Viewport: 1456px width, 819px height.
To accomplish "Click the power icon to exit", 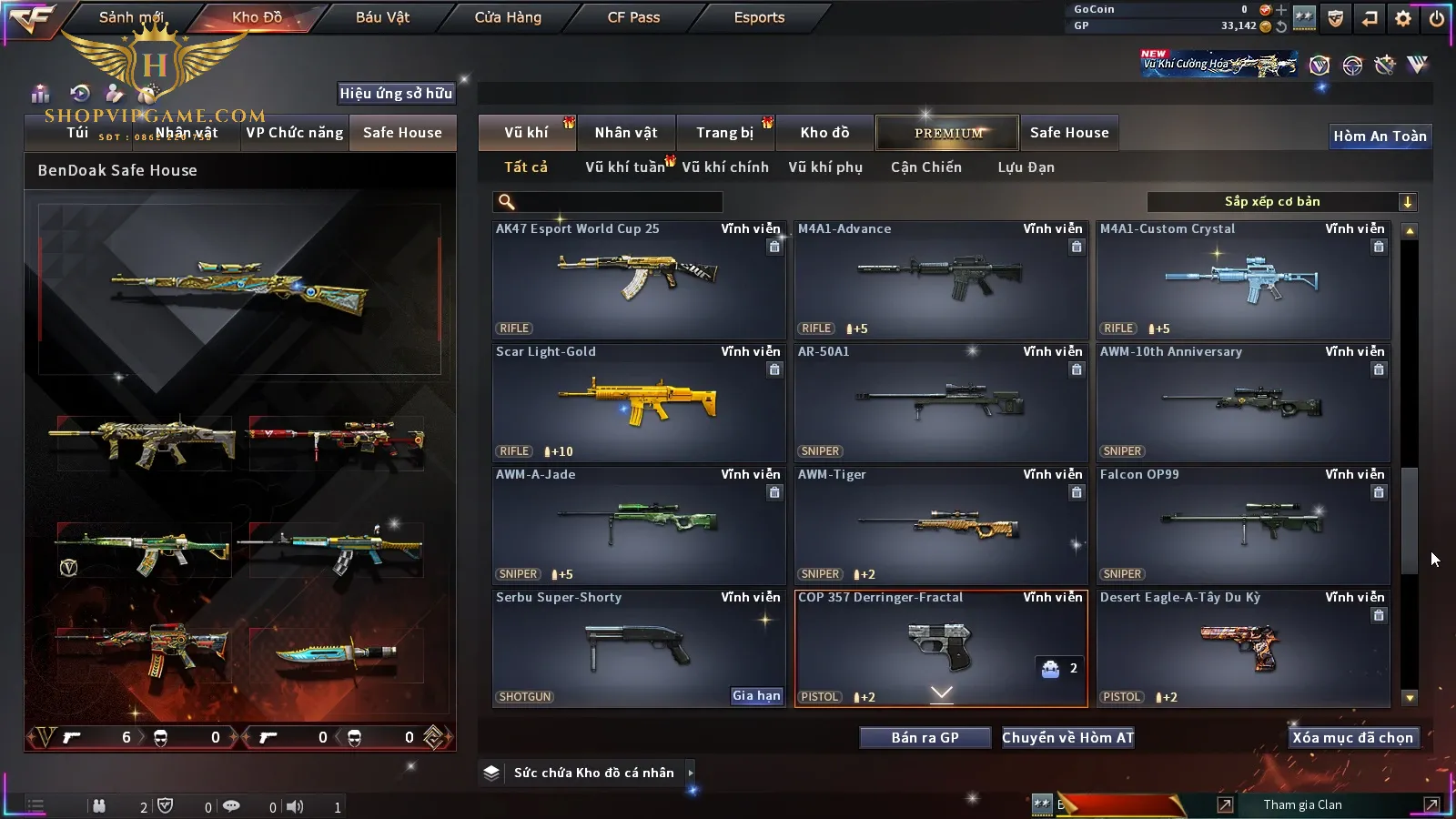I will coord(1437,18).
